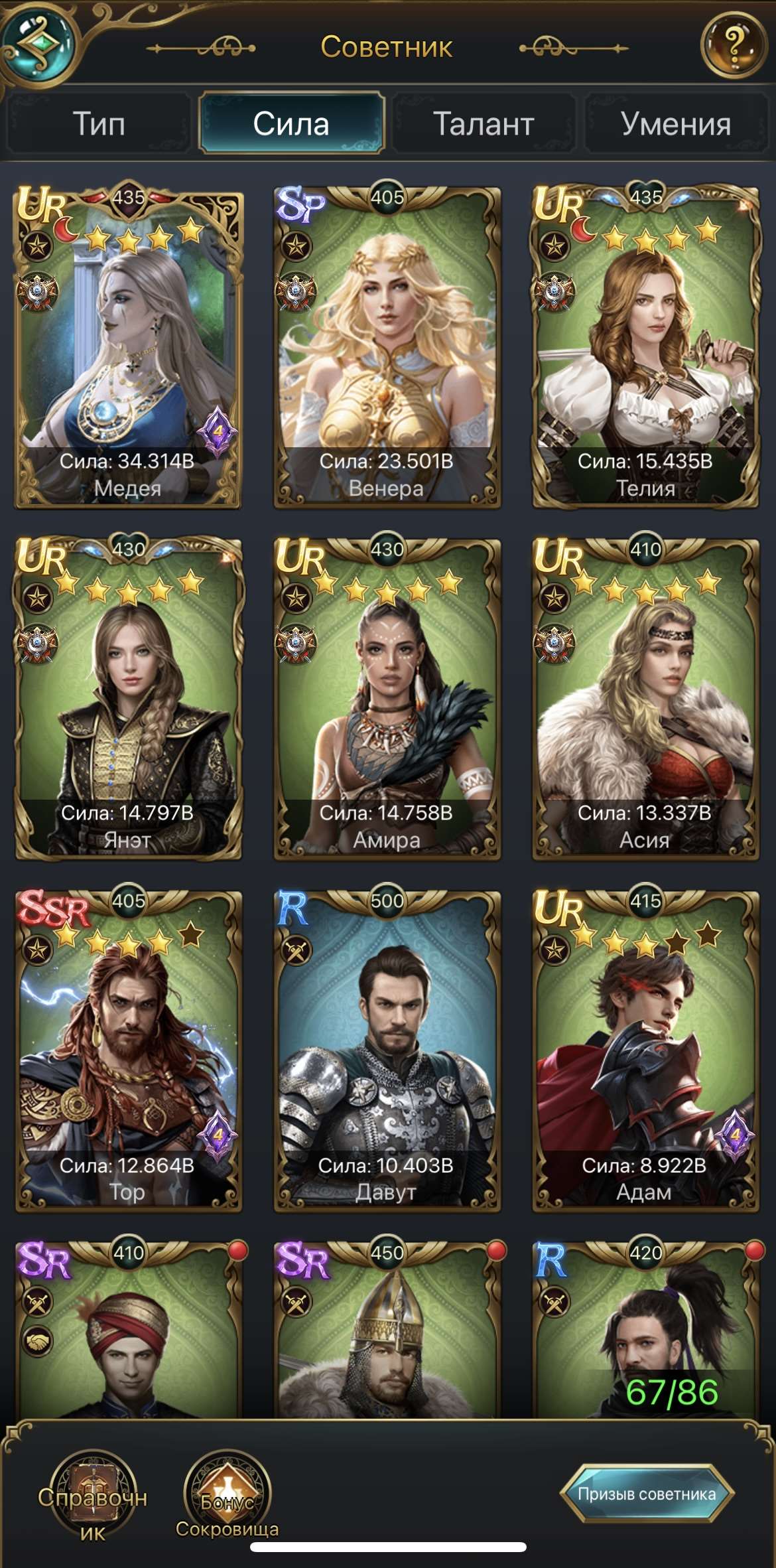Select the Давут advisor card
776x1568 pixels.
coord(387,1052)
